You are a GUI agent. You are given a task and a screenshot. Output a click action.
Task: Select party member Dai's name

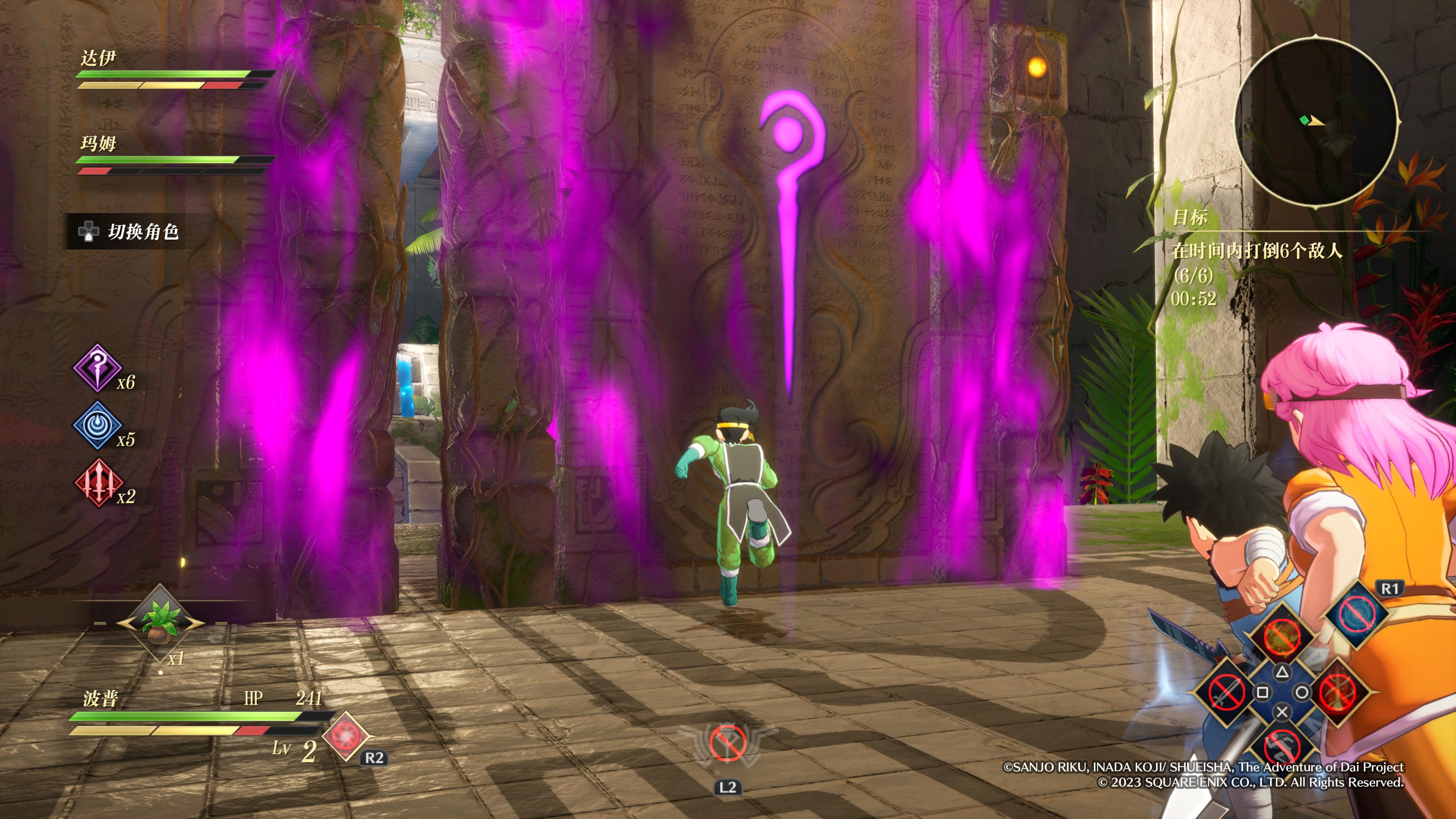point(98,58)
